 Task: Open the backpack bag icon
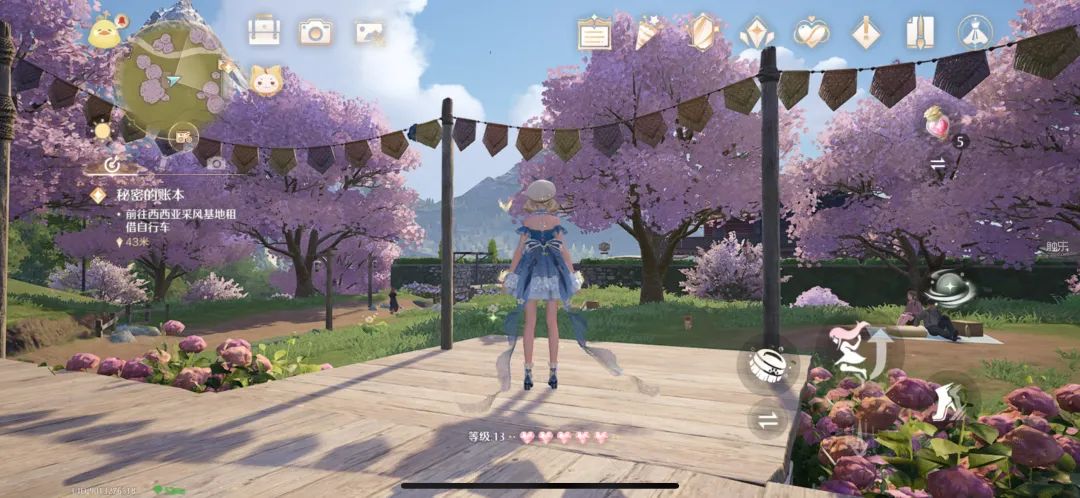(264, 32)
